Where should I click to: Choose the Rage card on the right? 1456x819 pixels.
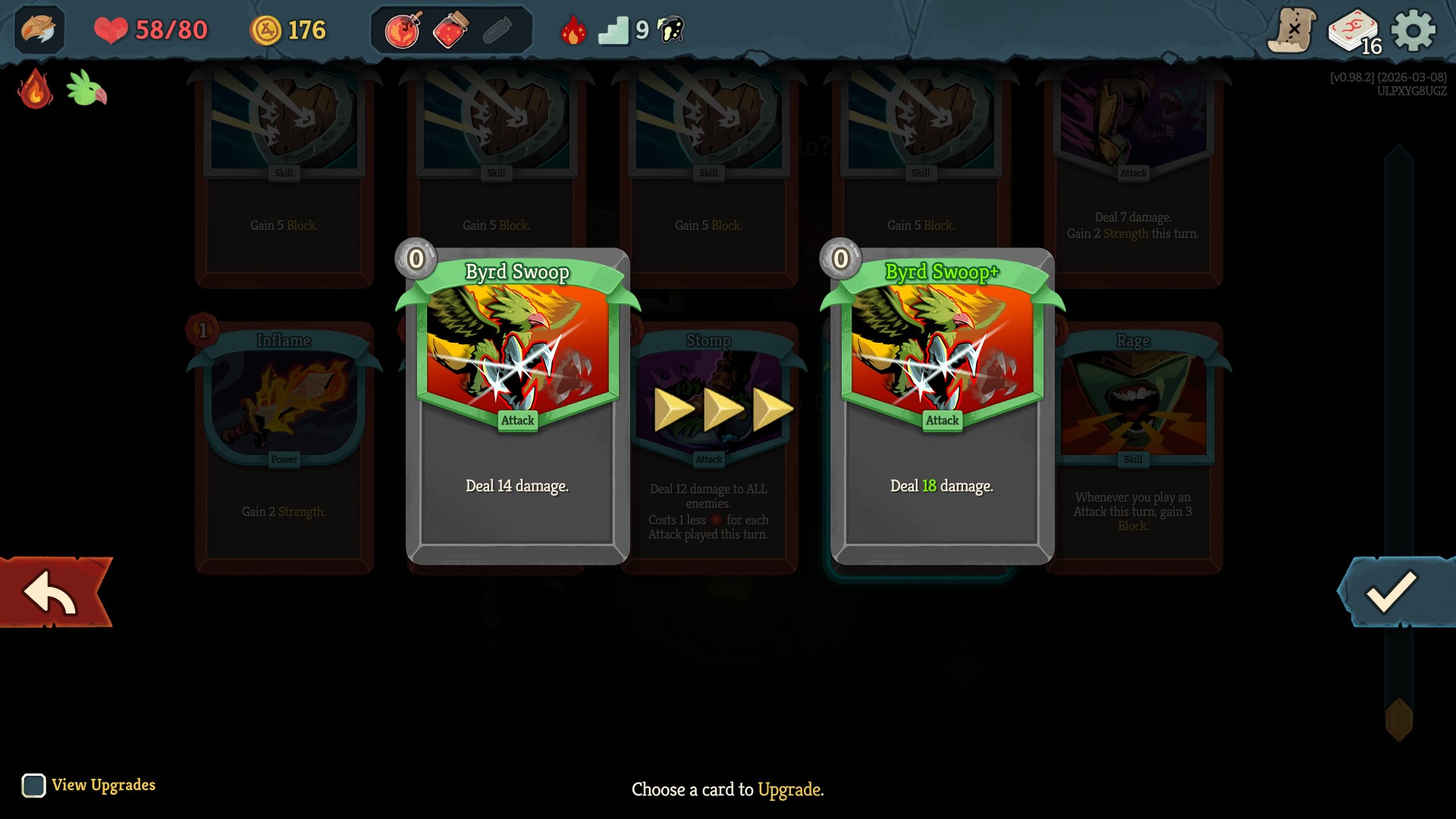pos(1134,447)
